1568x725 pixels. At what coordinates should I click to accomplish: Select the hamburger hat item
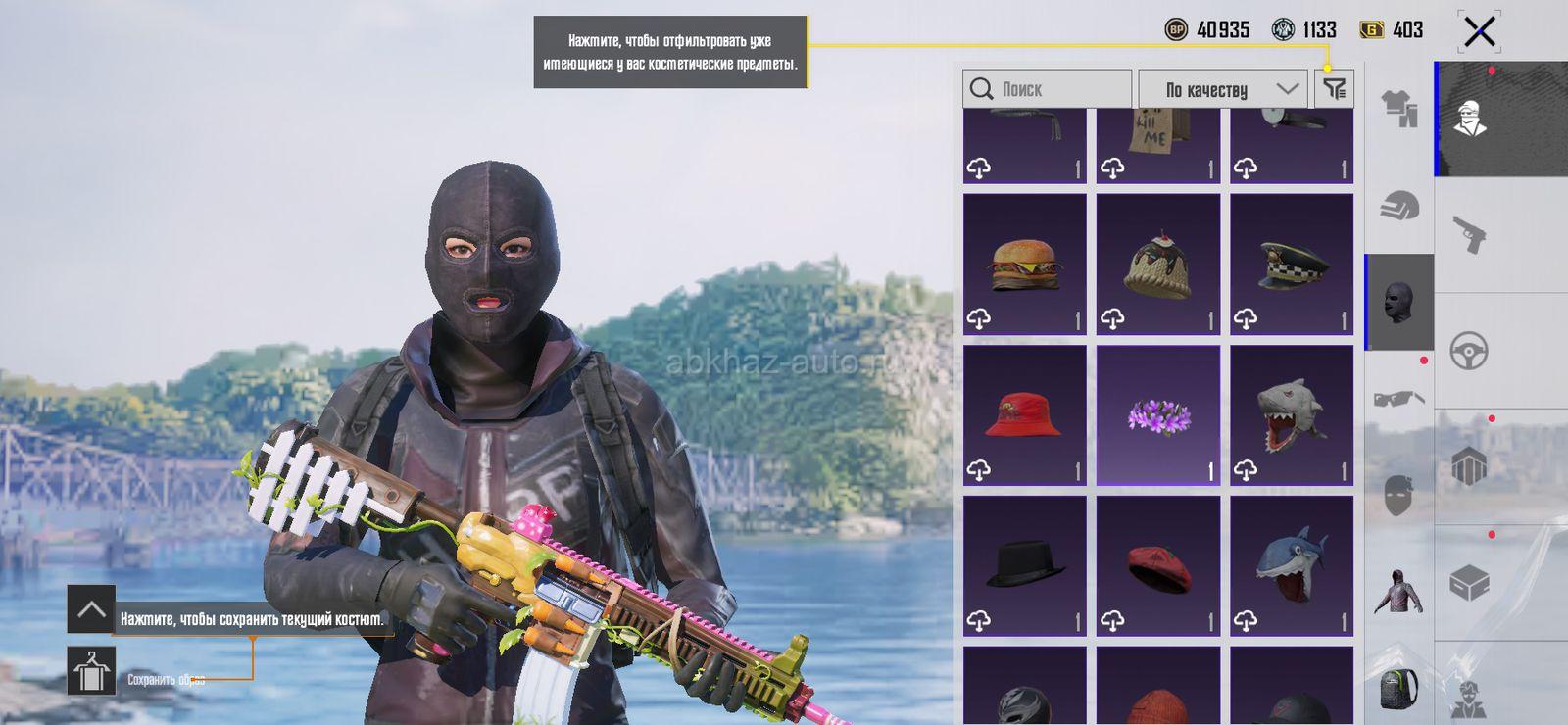1024,265
